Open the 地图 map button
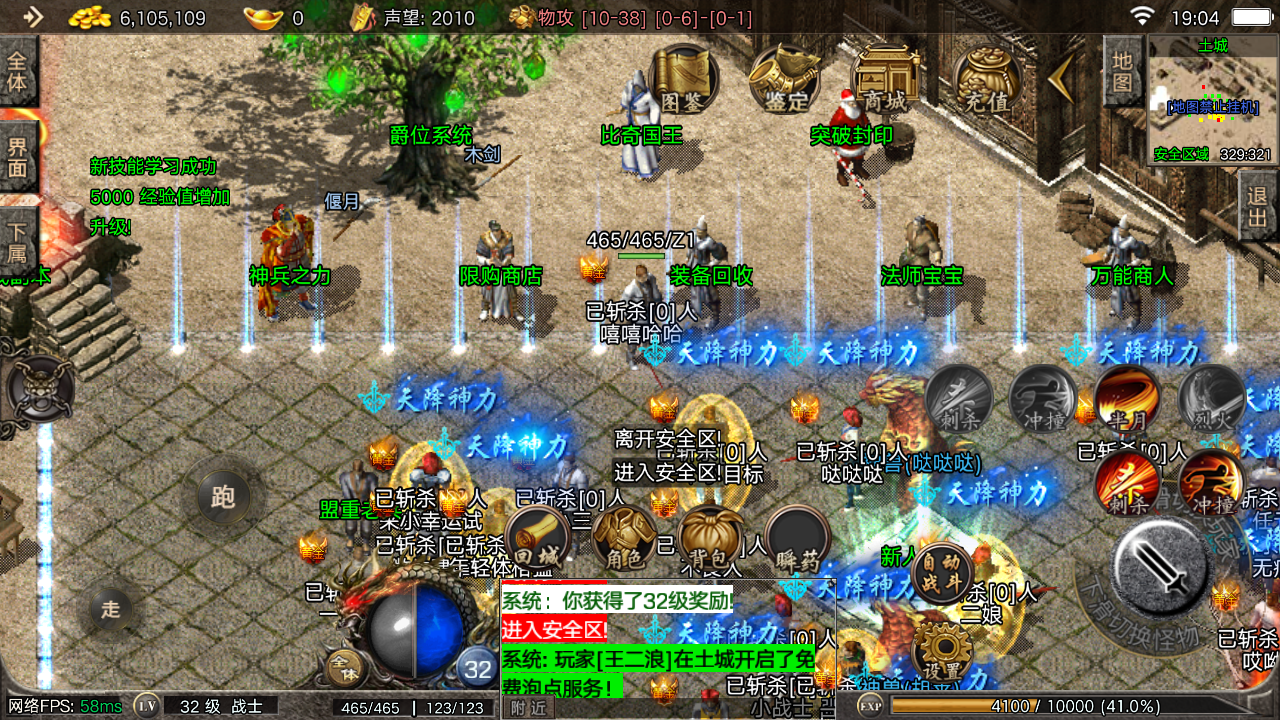1280x720 pixels. click(x=1123, y=71)
